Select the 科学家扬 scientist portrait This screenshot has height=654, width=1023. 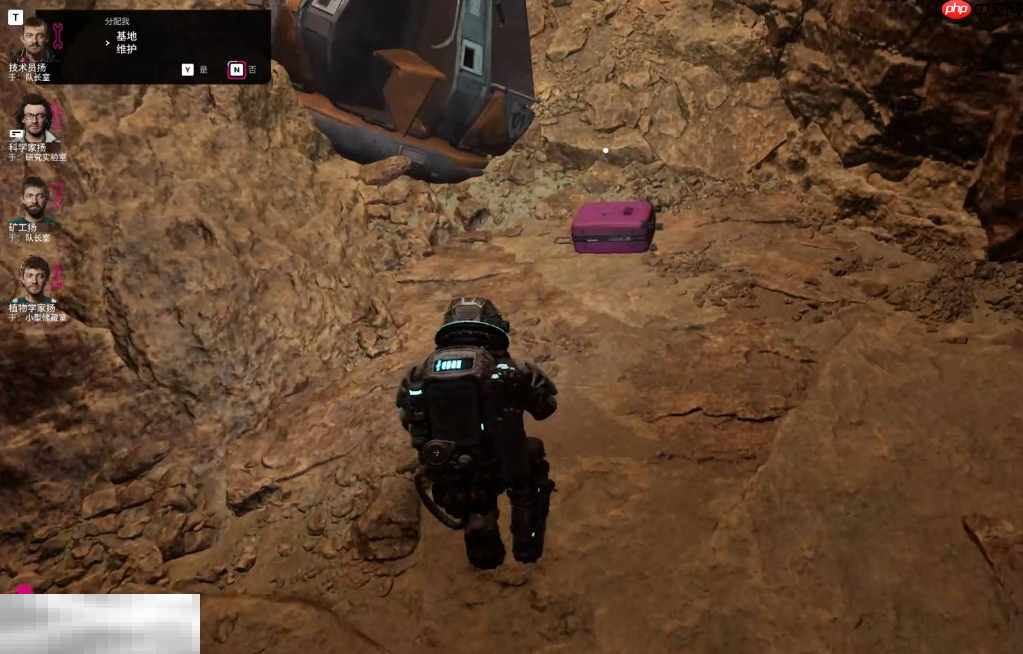35,118
